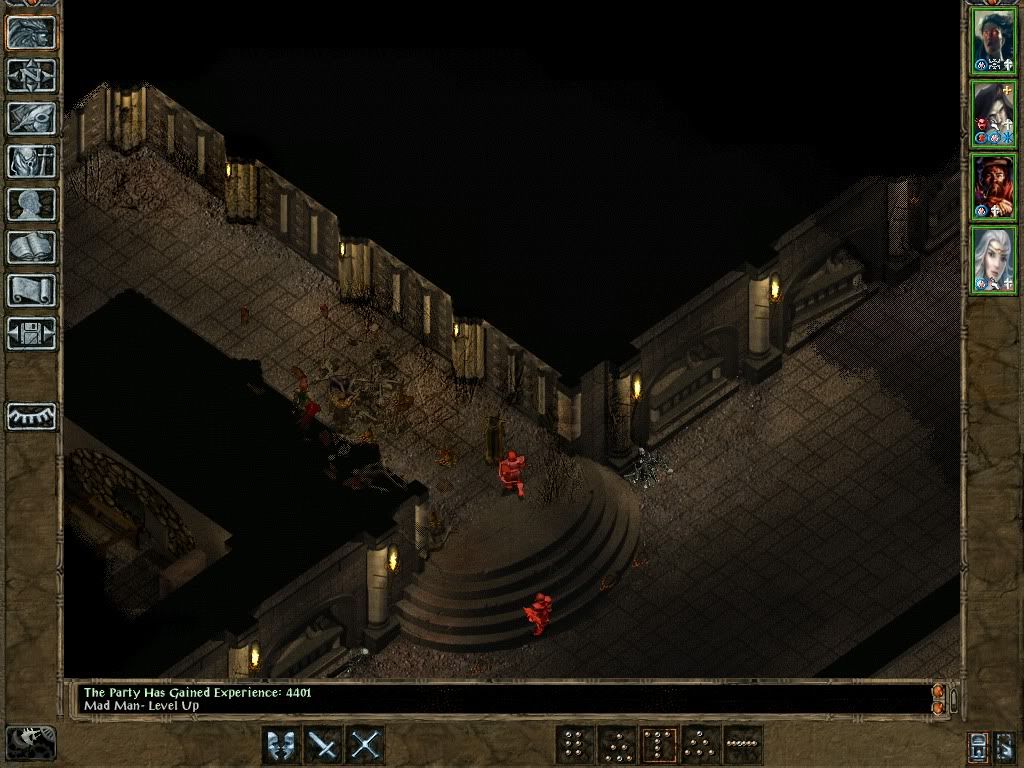Open the inventory screen button
The width and height of the screenshot is (1024, 768).
pos(32,161)
